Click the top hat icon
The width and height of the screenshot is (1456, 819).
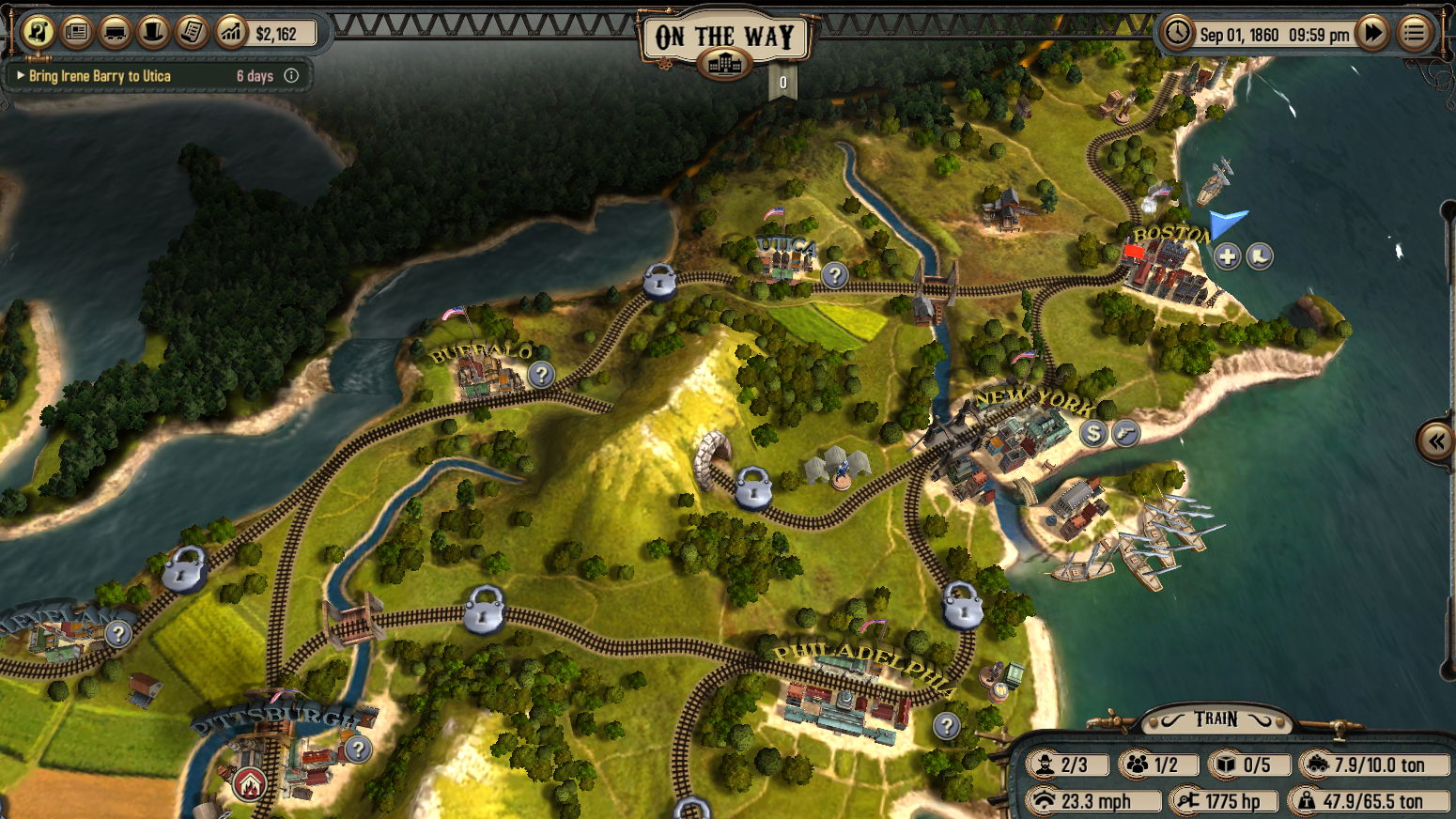153,33
